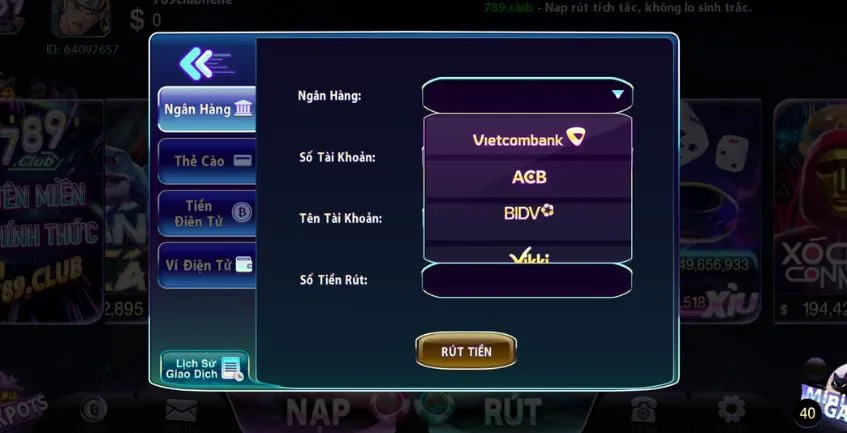Choose Vietcombank from the bank list
Screen dimensions: 847x433
528,138
